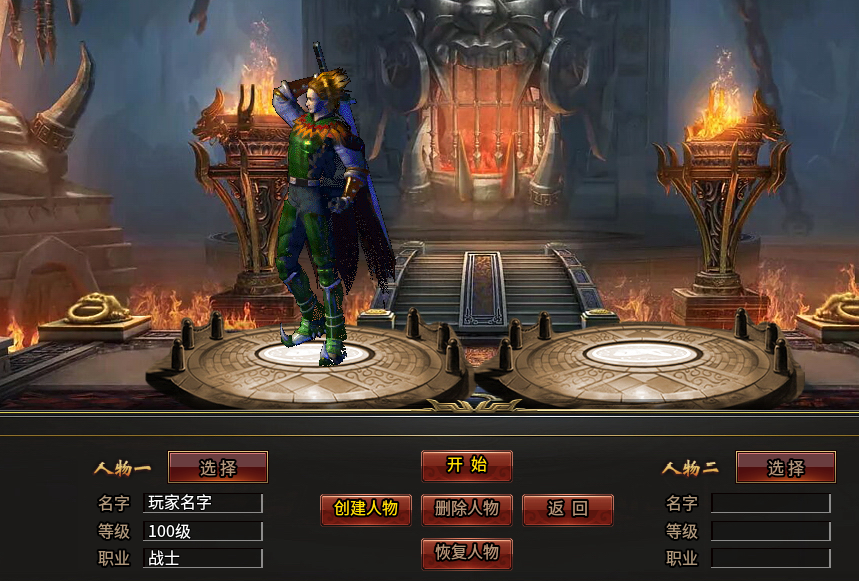Click the 开始 start button

point(467,465)
